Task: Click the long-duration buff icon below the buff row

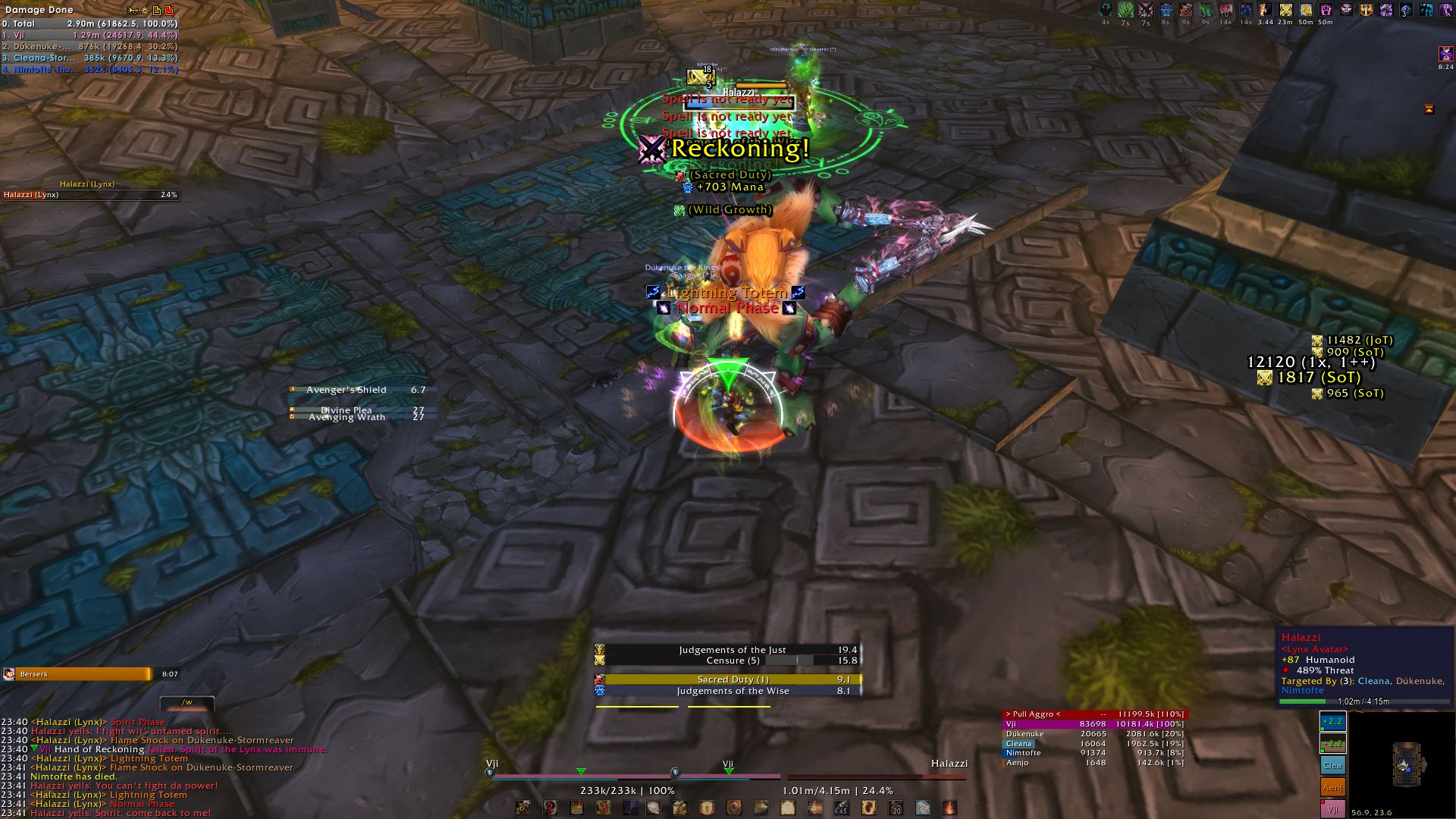Action: point(1445,55)
